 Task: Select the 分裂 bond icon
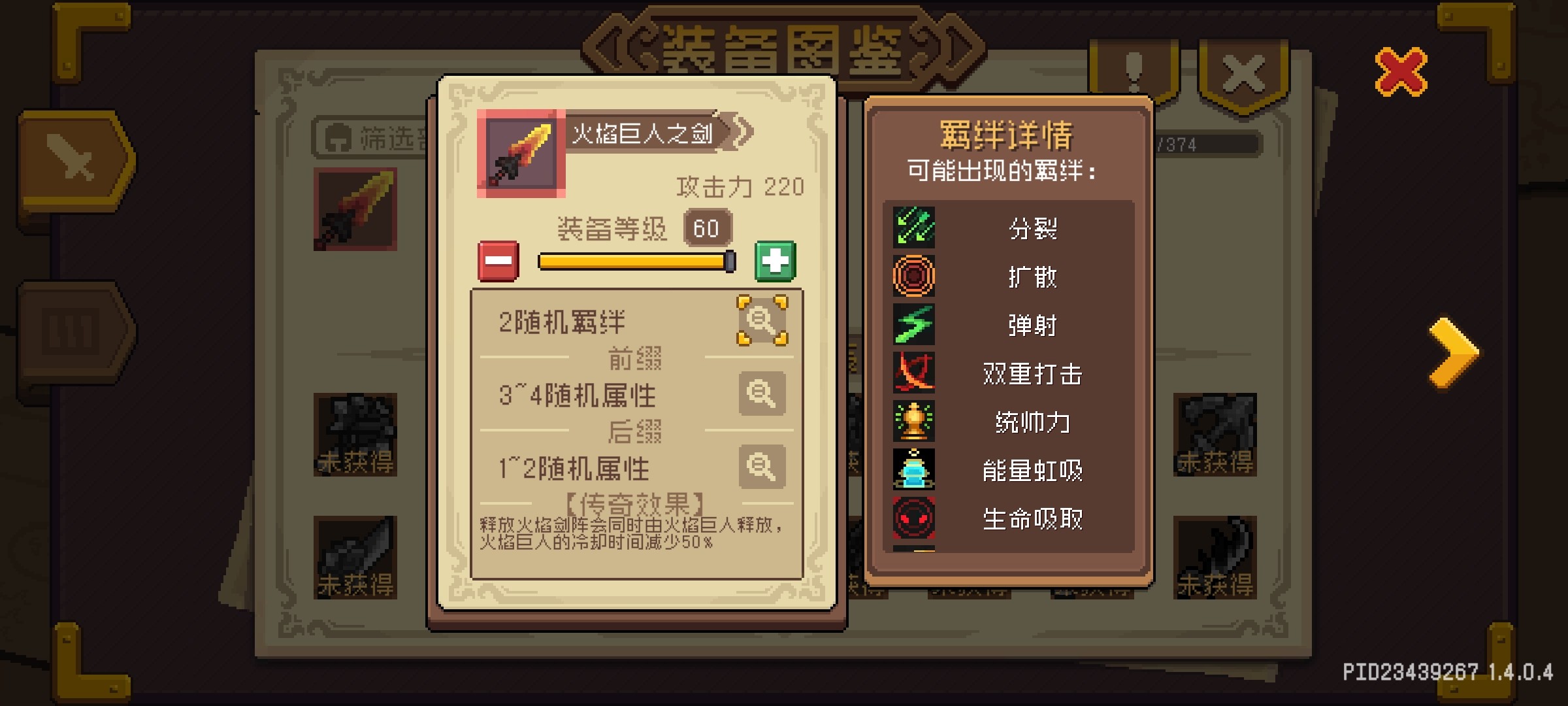click(913, 228)
